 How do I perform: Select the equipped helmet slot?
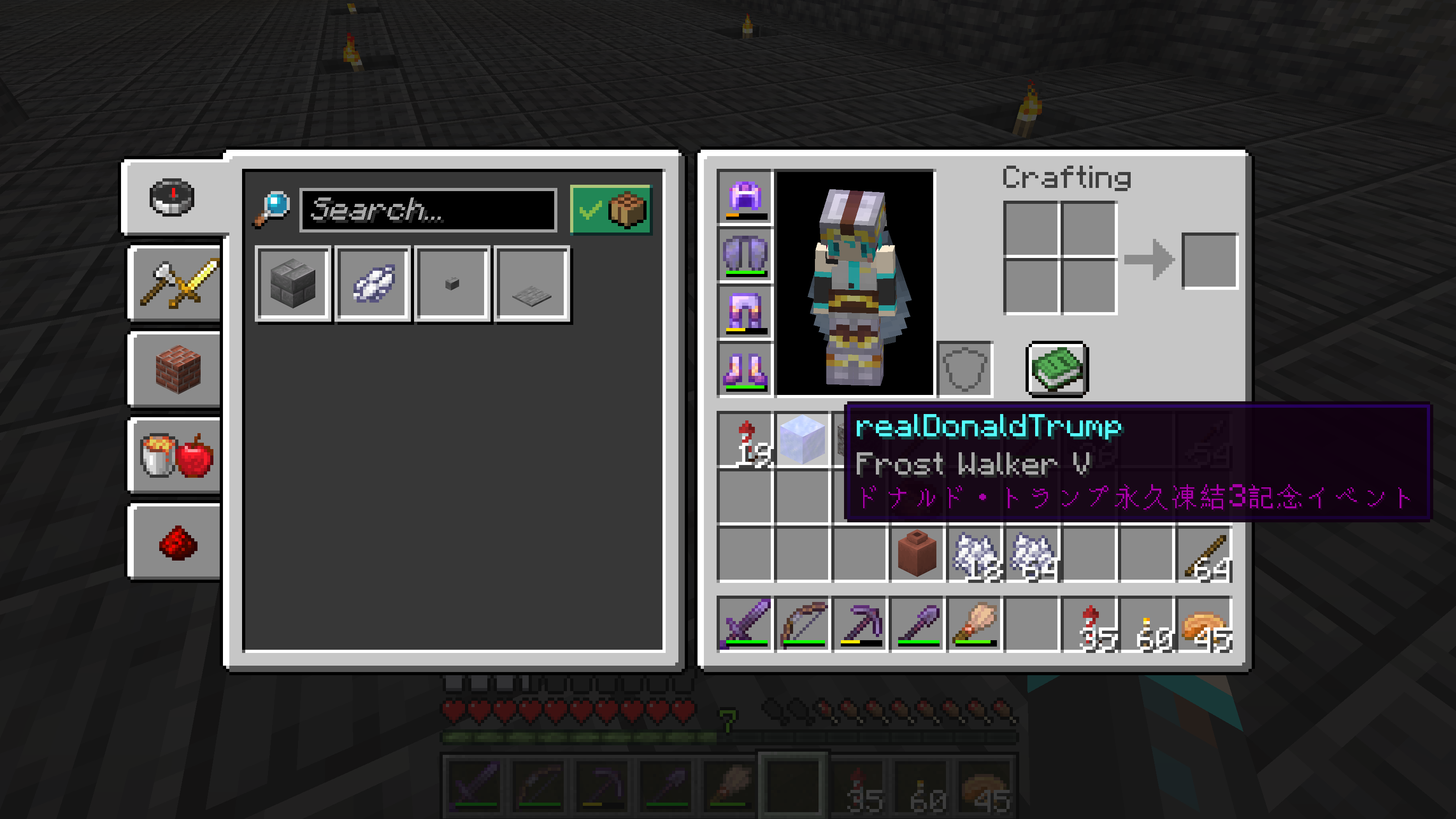point(745,197)
